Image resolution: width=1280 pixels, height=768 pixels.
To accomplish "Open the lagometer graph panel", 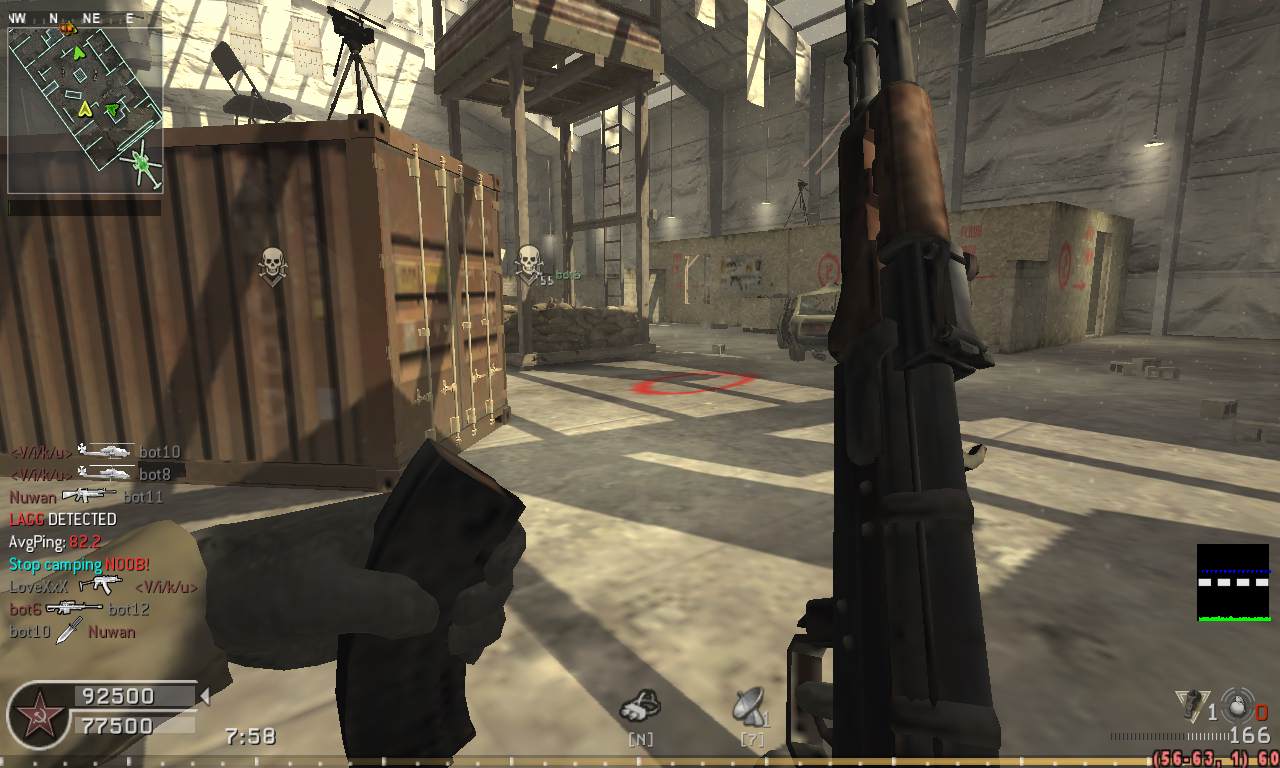I will pyautogui.click(x=1232, y=582).
